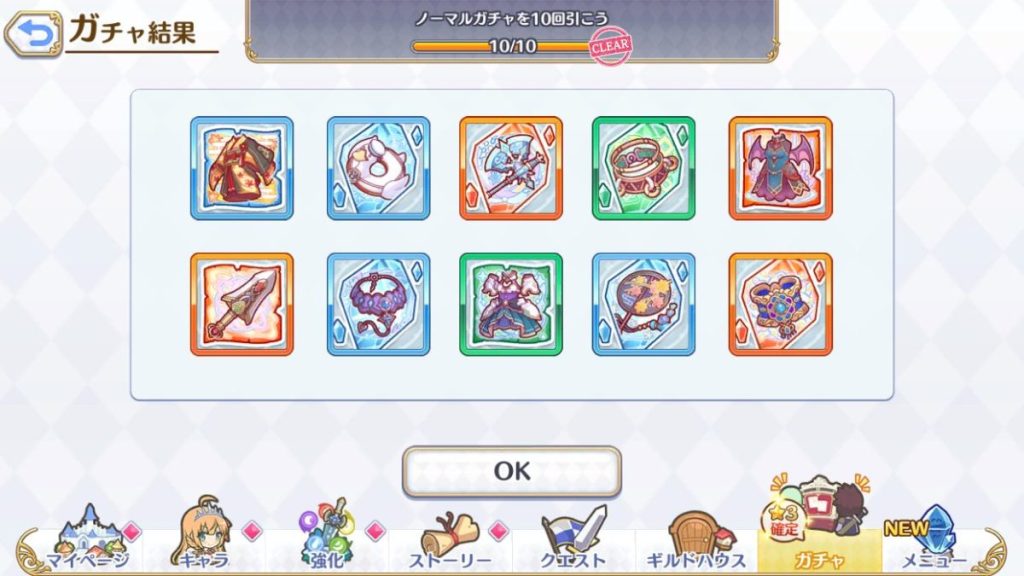The width and height of the screenshot is (1024, 576).
Task: Select the white ring bracelet item
Action: pos(378,168)
